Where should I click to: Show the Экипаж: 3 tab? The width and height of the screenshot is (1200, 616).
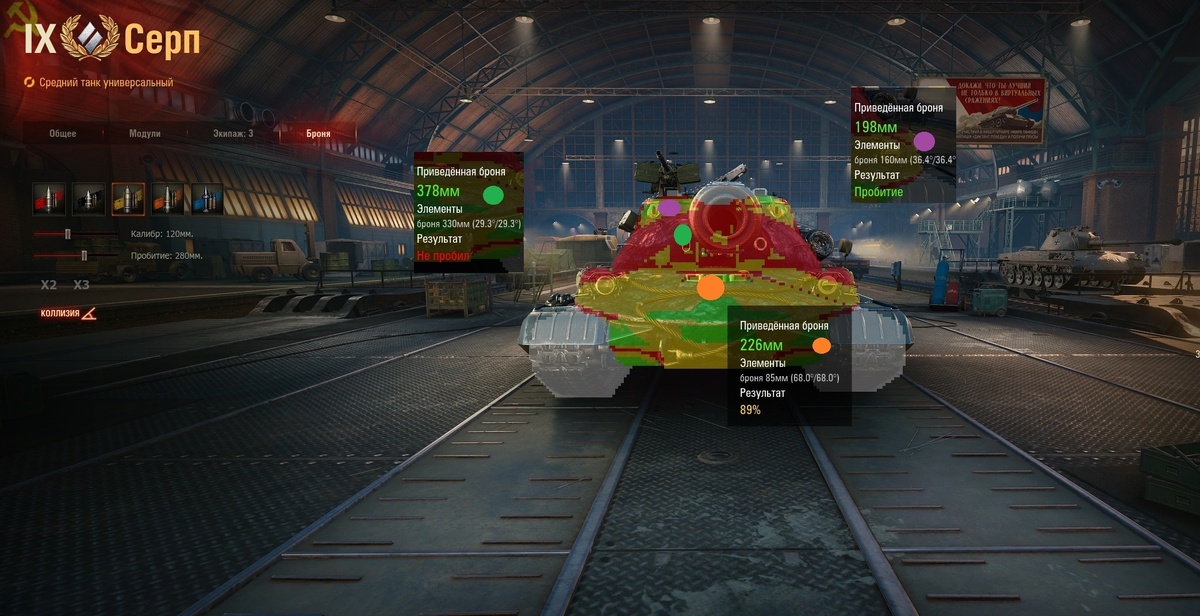[x=233, y=133]
